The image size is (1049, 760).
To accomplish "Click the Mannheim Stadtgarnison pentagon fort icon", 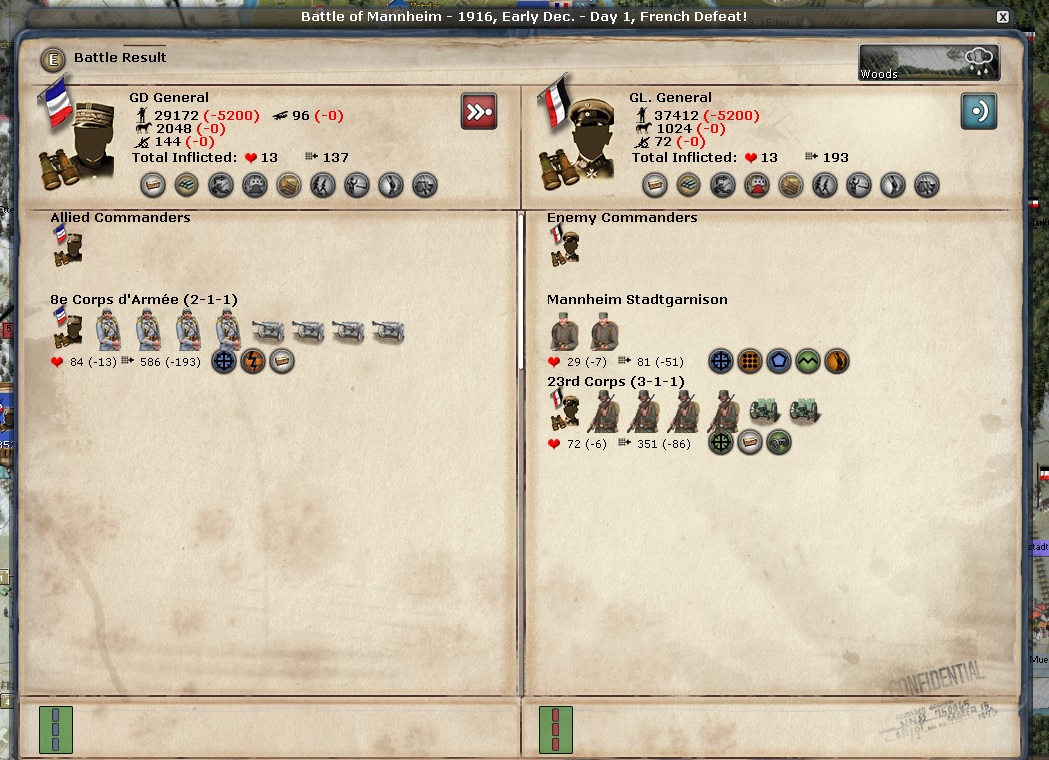I will point(779,361).
